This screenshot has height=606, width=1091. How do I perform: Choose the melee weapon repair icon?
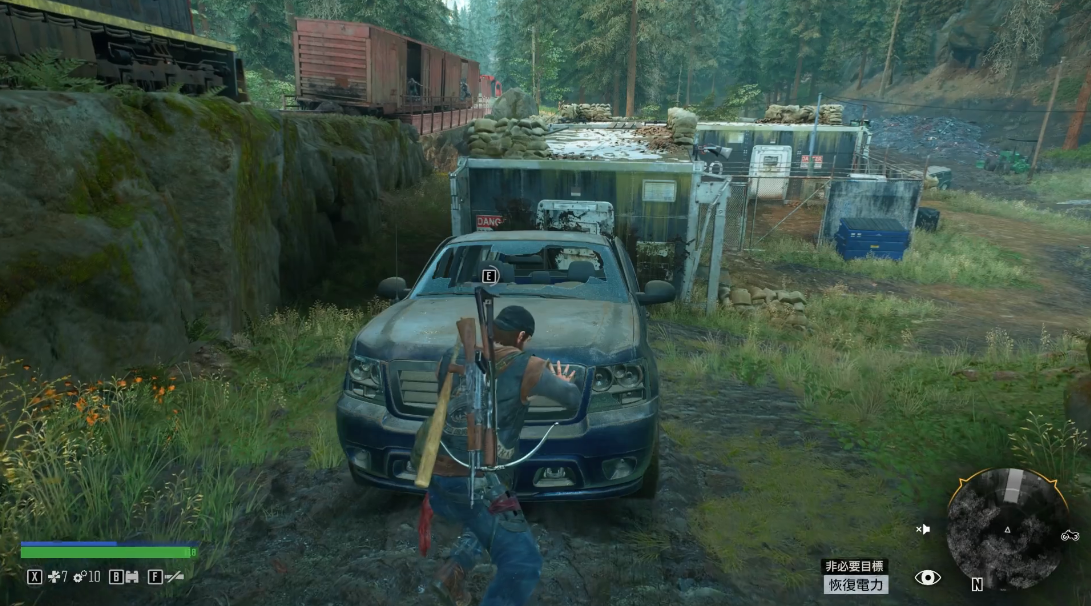coord(55,576)
